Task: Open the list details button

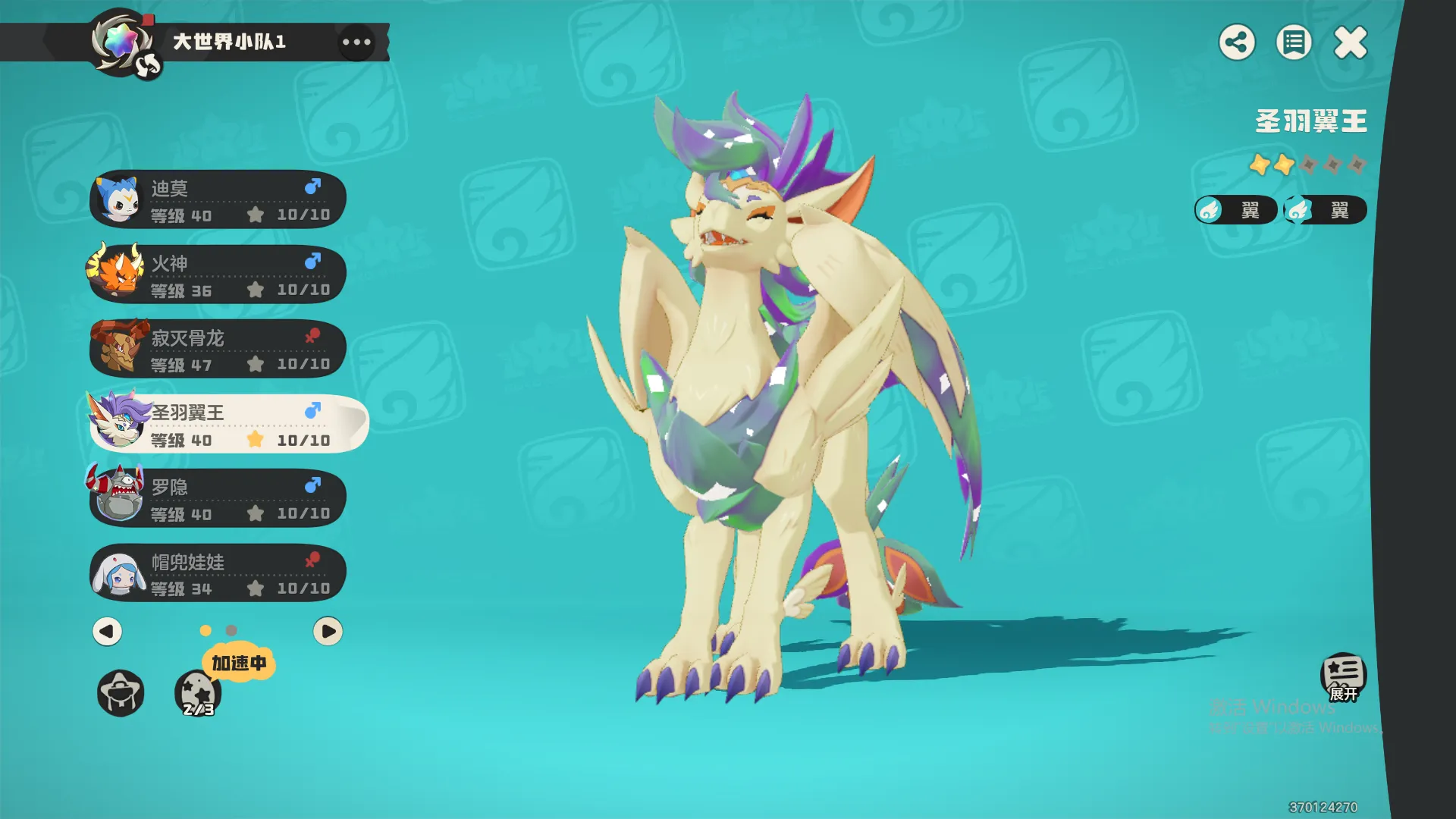Action: coord(1294,42)
